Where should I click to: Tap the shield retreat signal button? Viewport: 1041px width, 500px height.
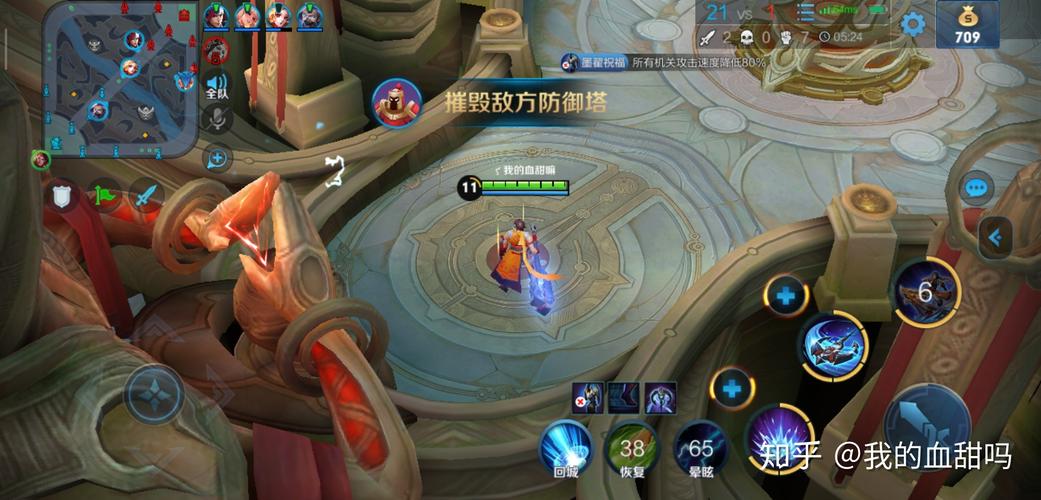[63, 197]
